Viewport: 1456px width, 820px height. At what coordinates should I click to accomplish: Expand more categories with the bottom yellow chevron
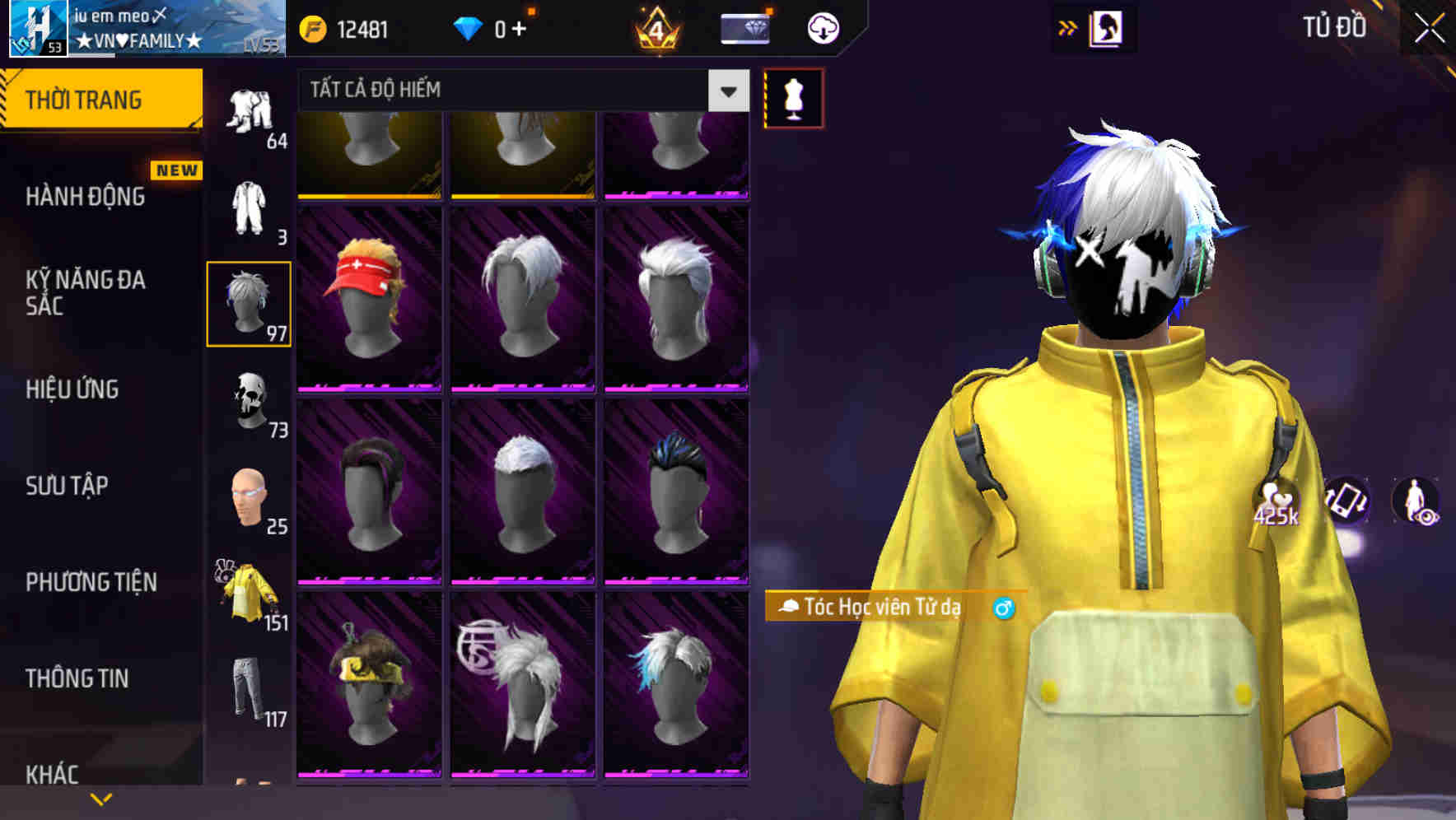tap(101, 797)
